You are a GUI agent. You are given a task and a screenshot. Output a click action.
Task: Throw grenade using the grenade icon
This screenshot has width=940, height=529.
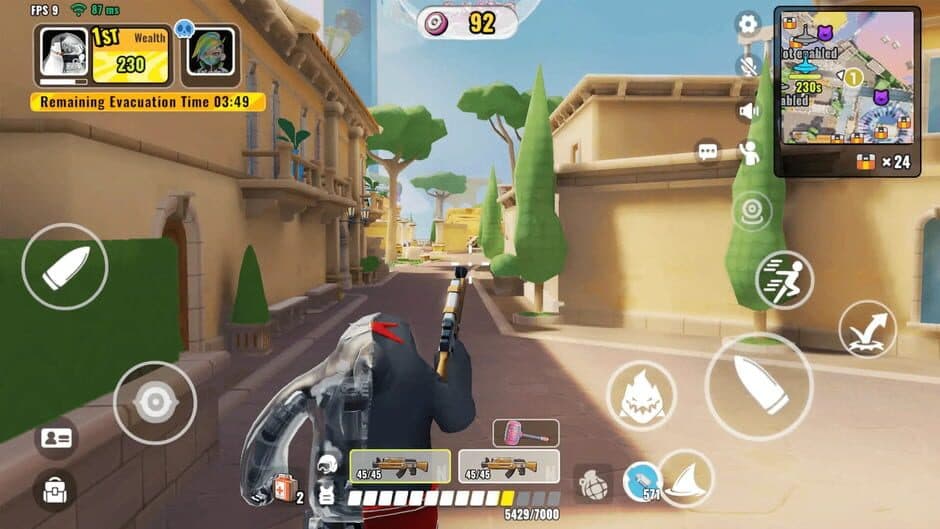592,482
